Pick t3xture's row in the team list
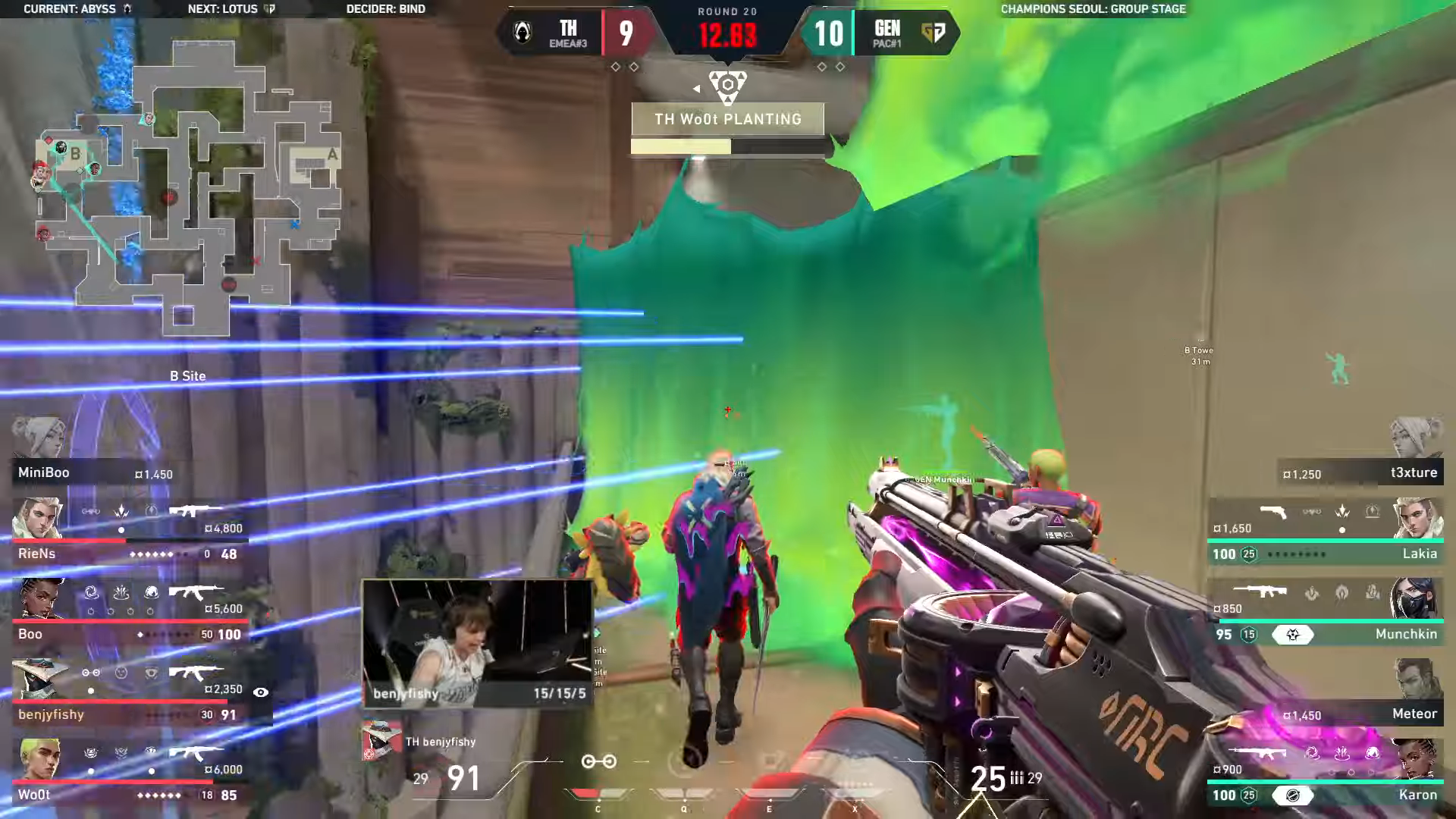Screen dimensions: 1456x819 (1361, 473)
